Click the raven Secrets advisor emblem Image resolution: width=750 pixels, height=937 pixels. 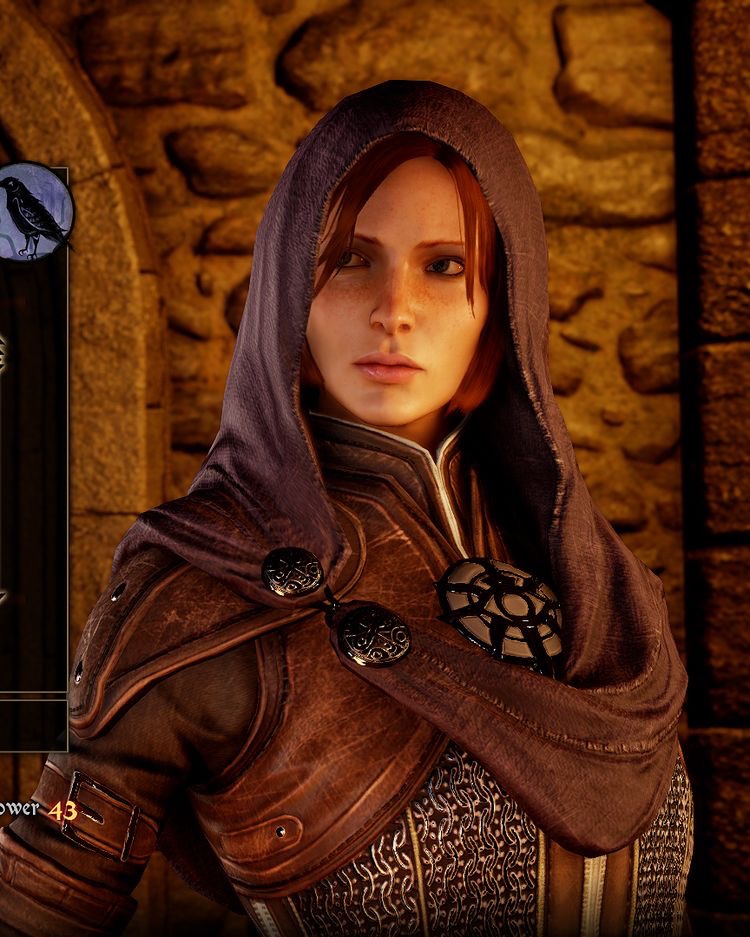click(34, 212)
